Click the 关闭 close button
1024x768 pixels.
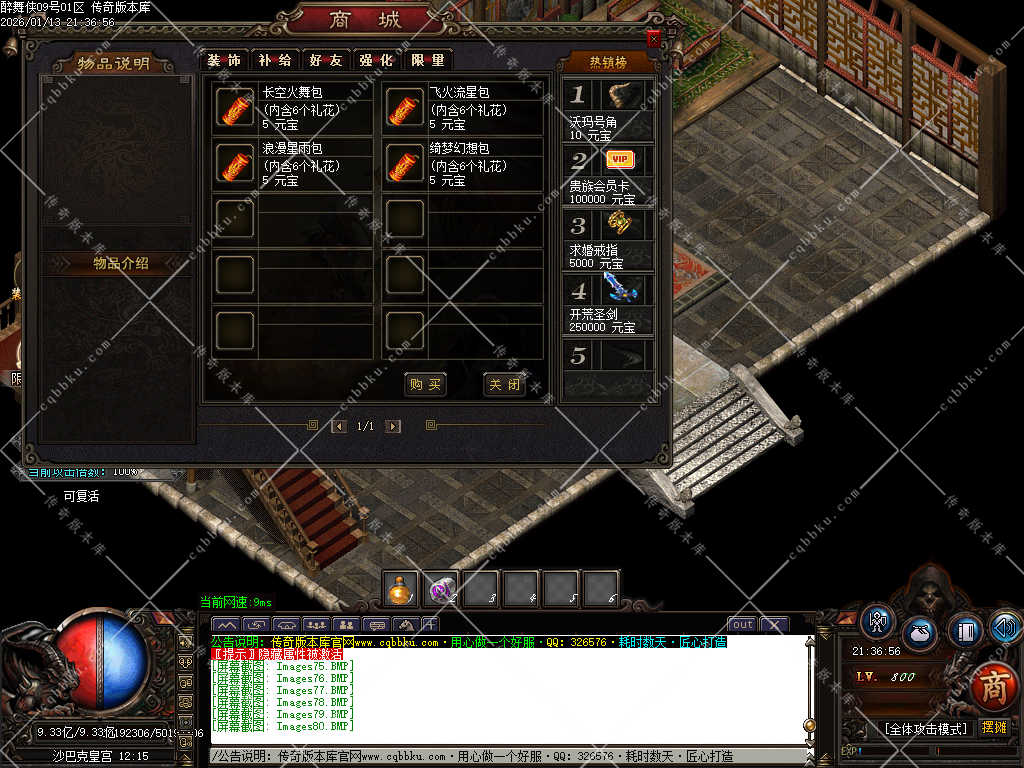(x=504, y=385)
